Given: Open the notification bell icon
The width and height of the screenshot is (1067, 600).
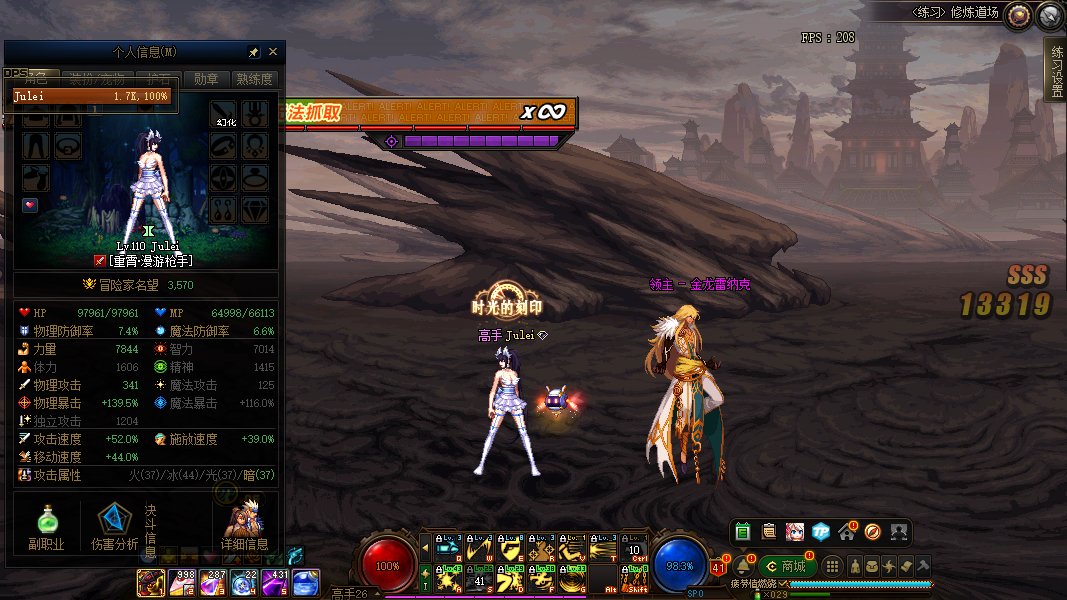Looking at the screenshot, I should tap(743, 566).
